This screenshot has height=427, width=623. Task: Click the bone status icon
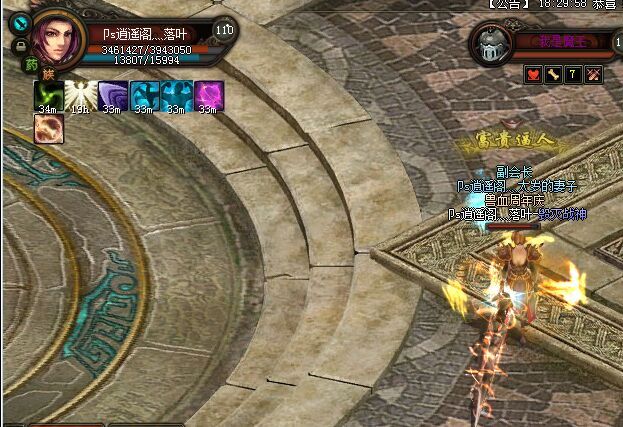click(553, 74)
